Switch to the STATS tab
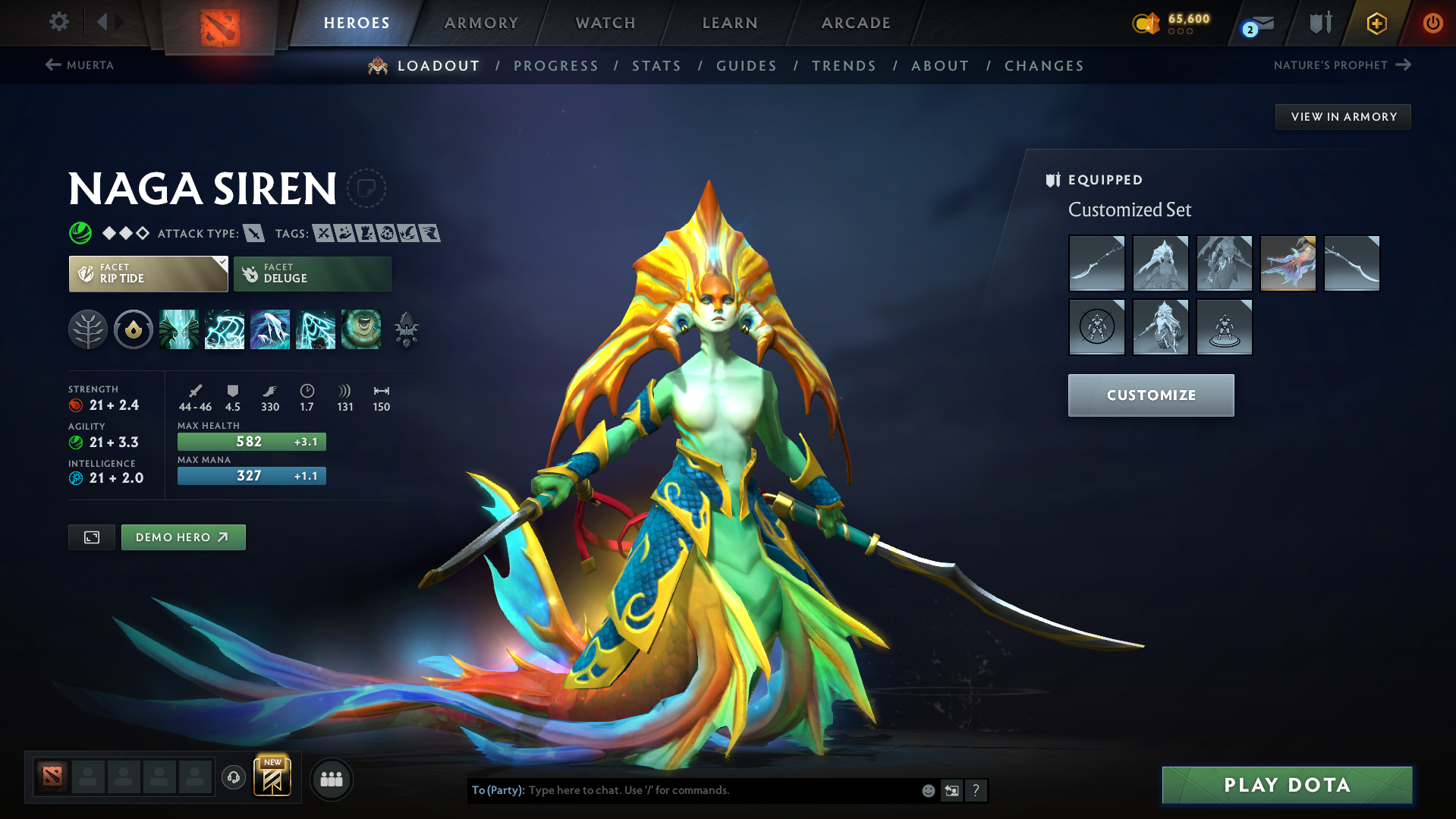 click(656, 65)
